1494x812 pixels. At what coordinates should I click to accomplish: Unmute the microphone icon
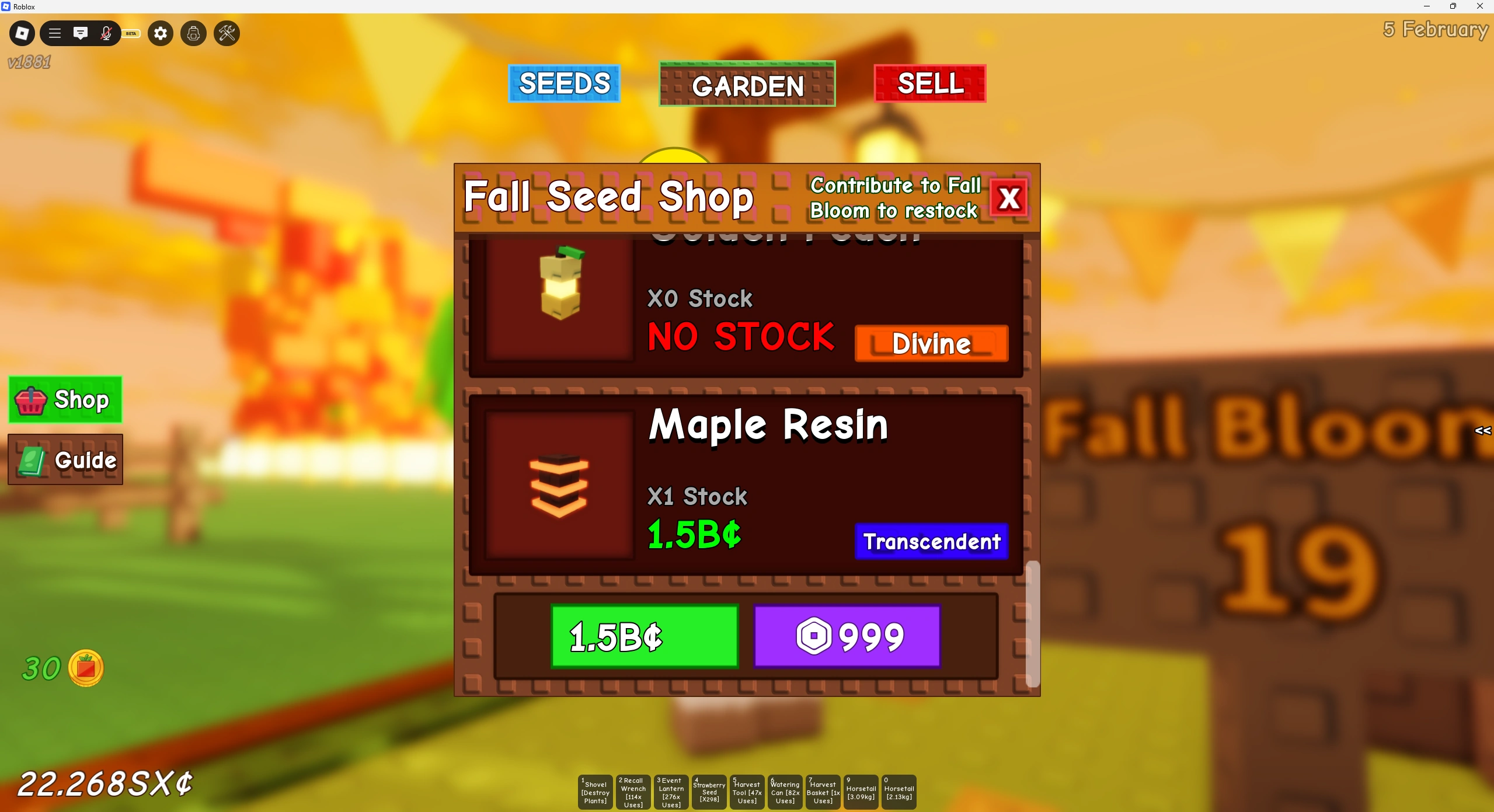[106, 33]
